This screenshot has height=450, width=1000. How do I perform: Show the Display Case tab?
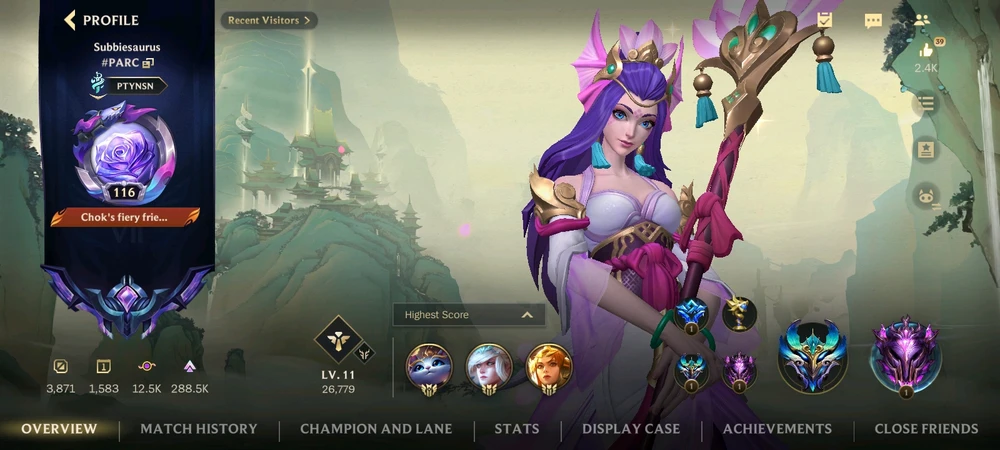coord(631,429)
